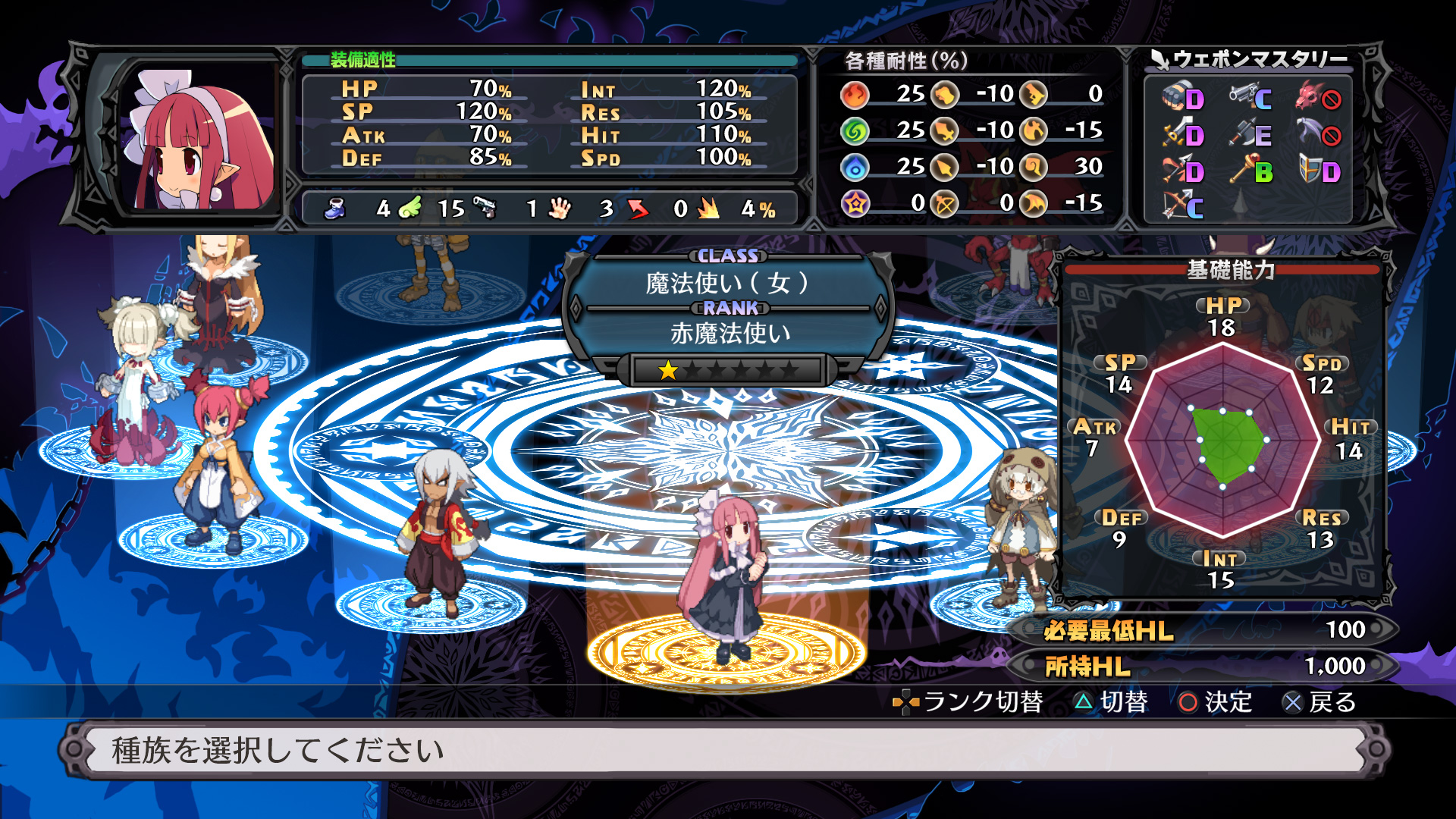Click the fire resistance flame icon
The width and height of the screenshot is (1456, 819).
coord(853,93)
